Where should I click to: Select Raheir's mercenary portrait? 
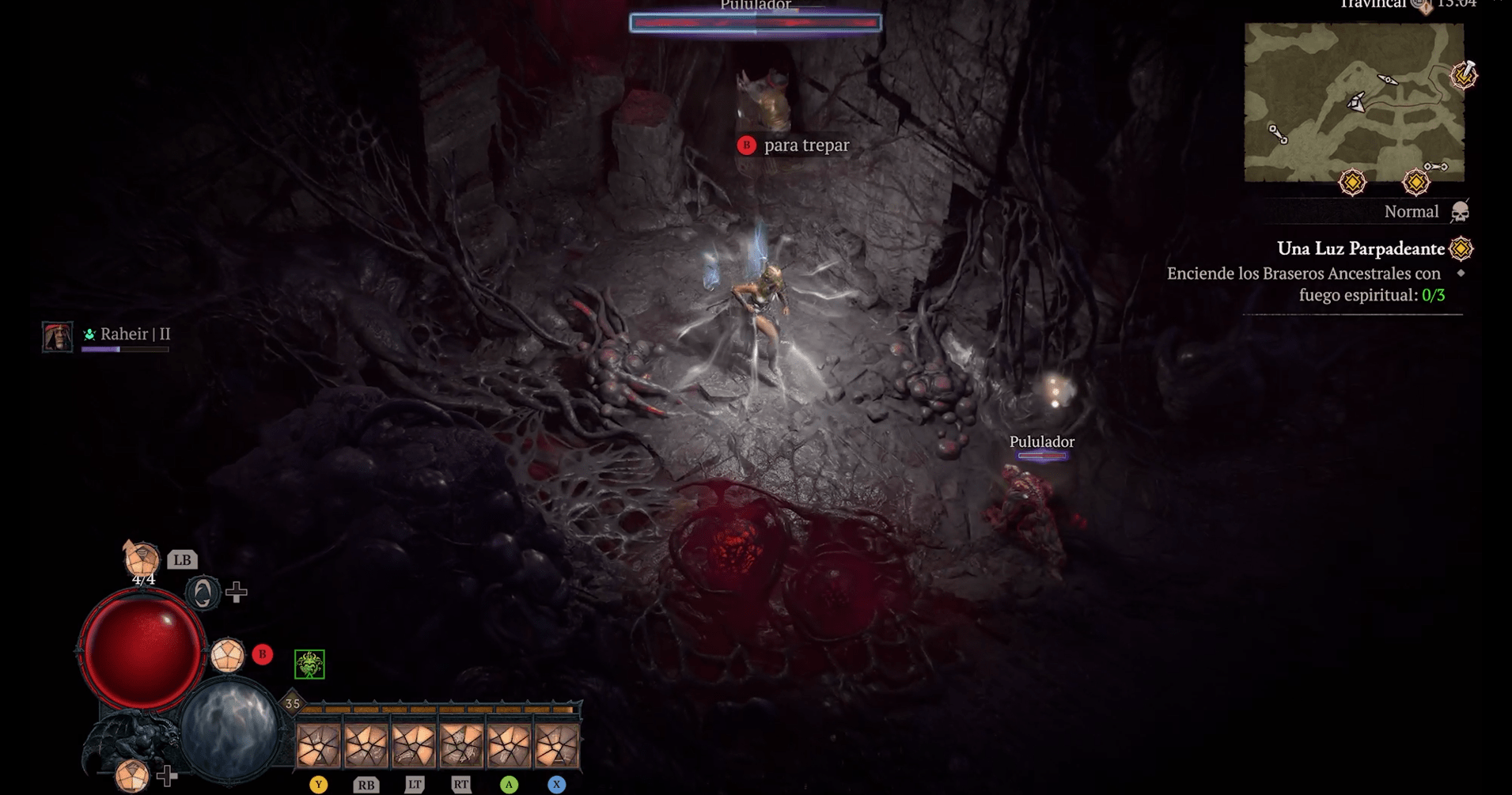point(58,336)
